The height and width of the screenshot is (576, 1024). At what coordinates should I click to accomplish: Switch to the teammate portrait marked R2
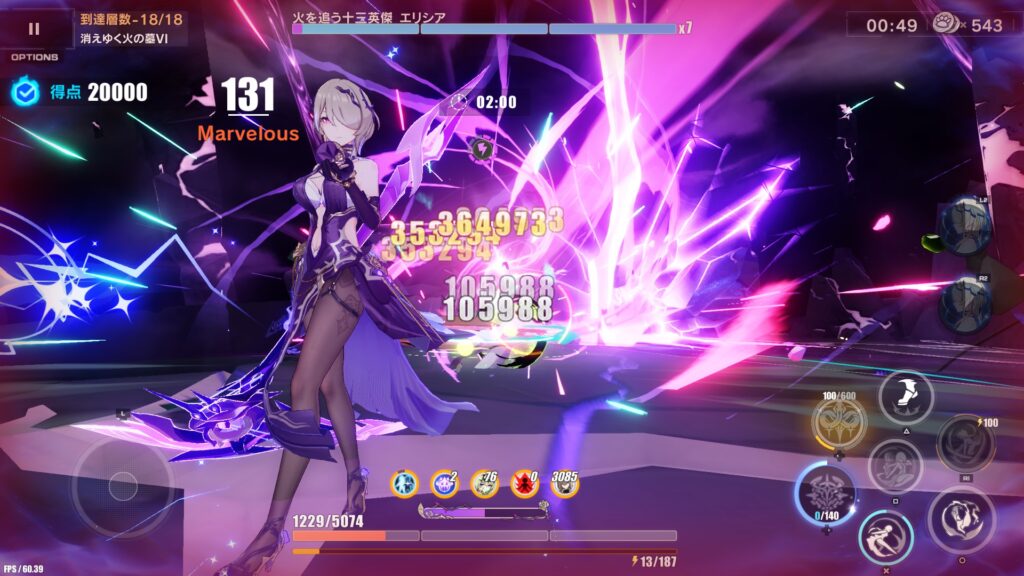(965, 304)
